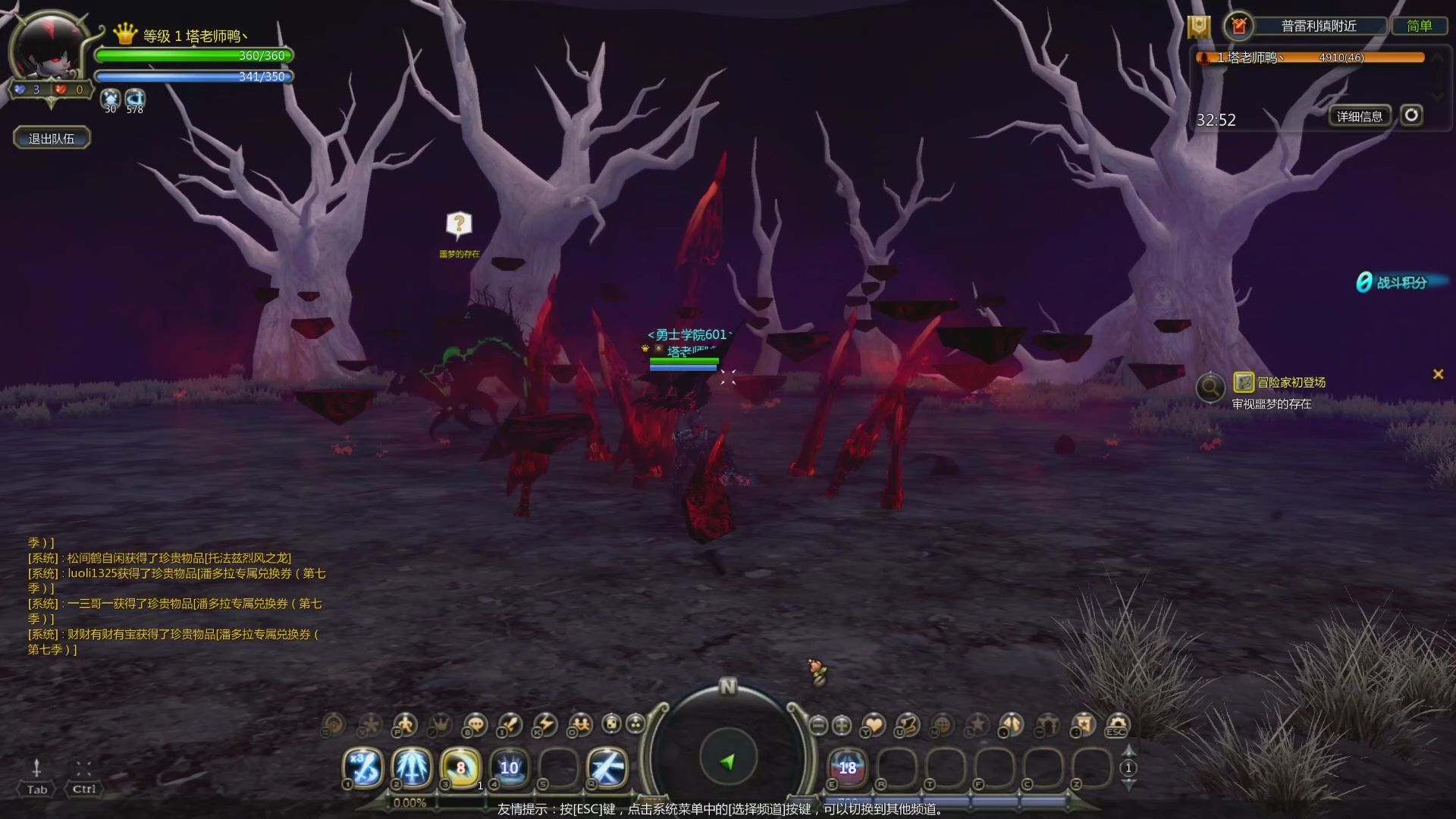The height and width of the screenshot is (819, 1456).
Task: Click the lightning bolt skills menu icon
Action: coord(544,725)
